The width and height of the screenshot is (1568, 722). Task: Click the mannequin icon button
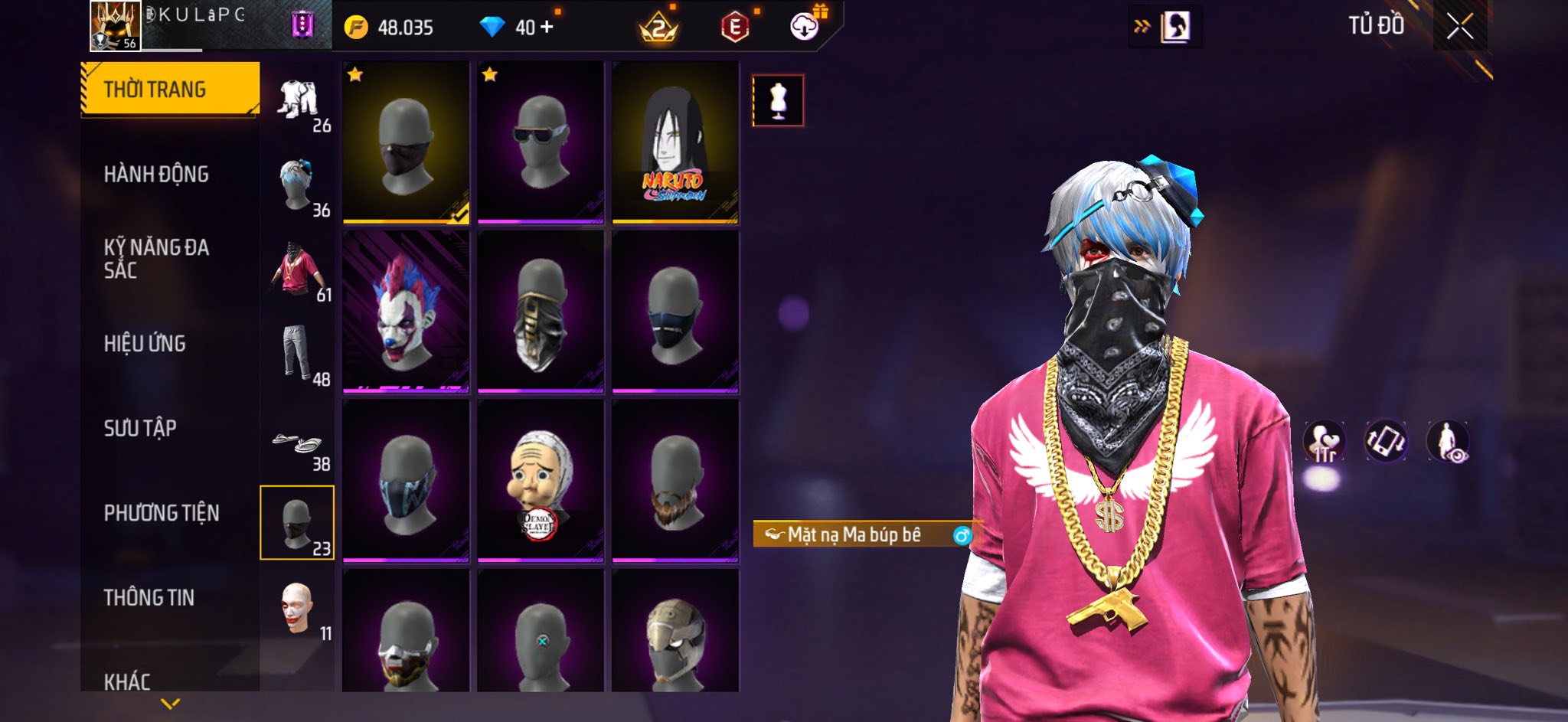click(778, 100)
